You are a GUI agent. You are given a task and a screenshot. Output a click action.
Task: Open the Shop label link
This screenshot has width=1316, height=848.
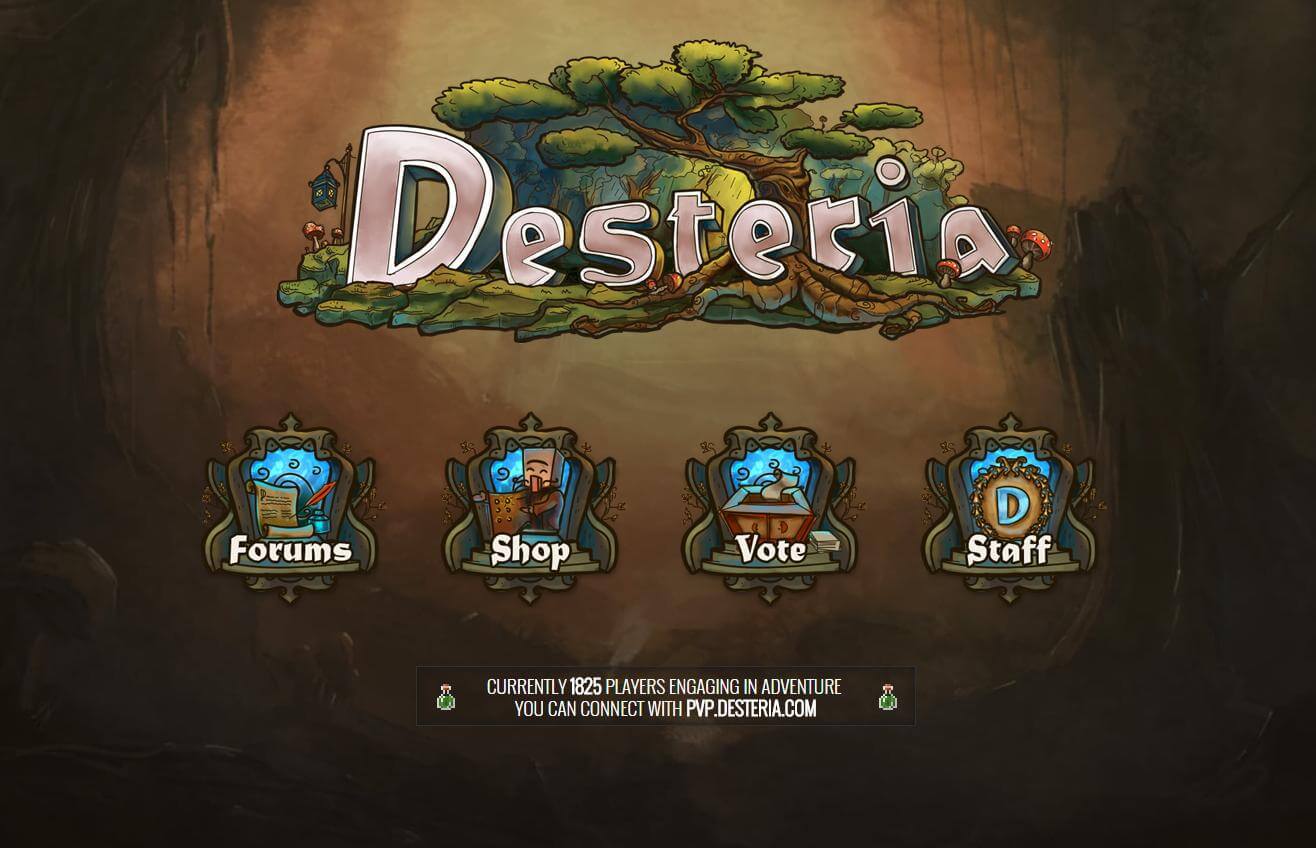click(x=530, y=551)
